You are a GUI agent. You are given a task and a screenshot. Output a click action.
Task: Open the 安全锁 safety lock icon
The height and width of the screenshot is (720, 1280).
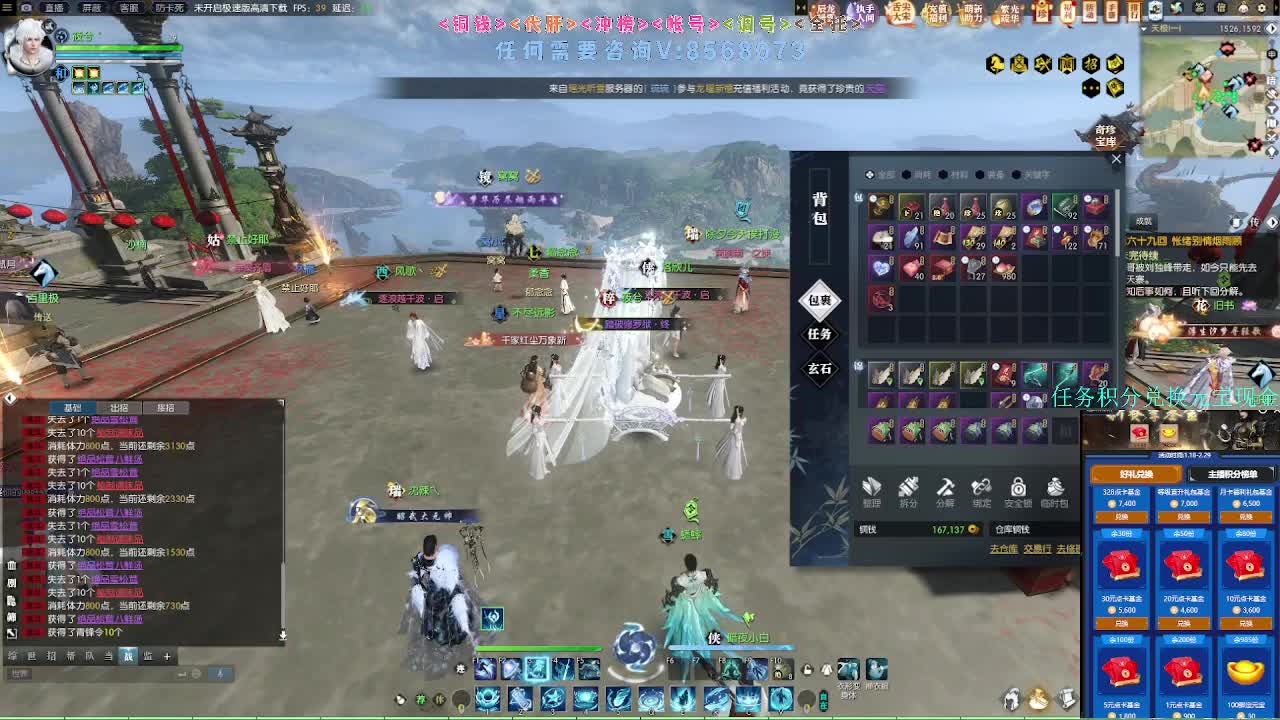click(x=1019, y=489)
